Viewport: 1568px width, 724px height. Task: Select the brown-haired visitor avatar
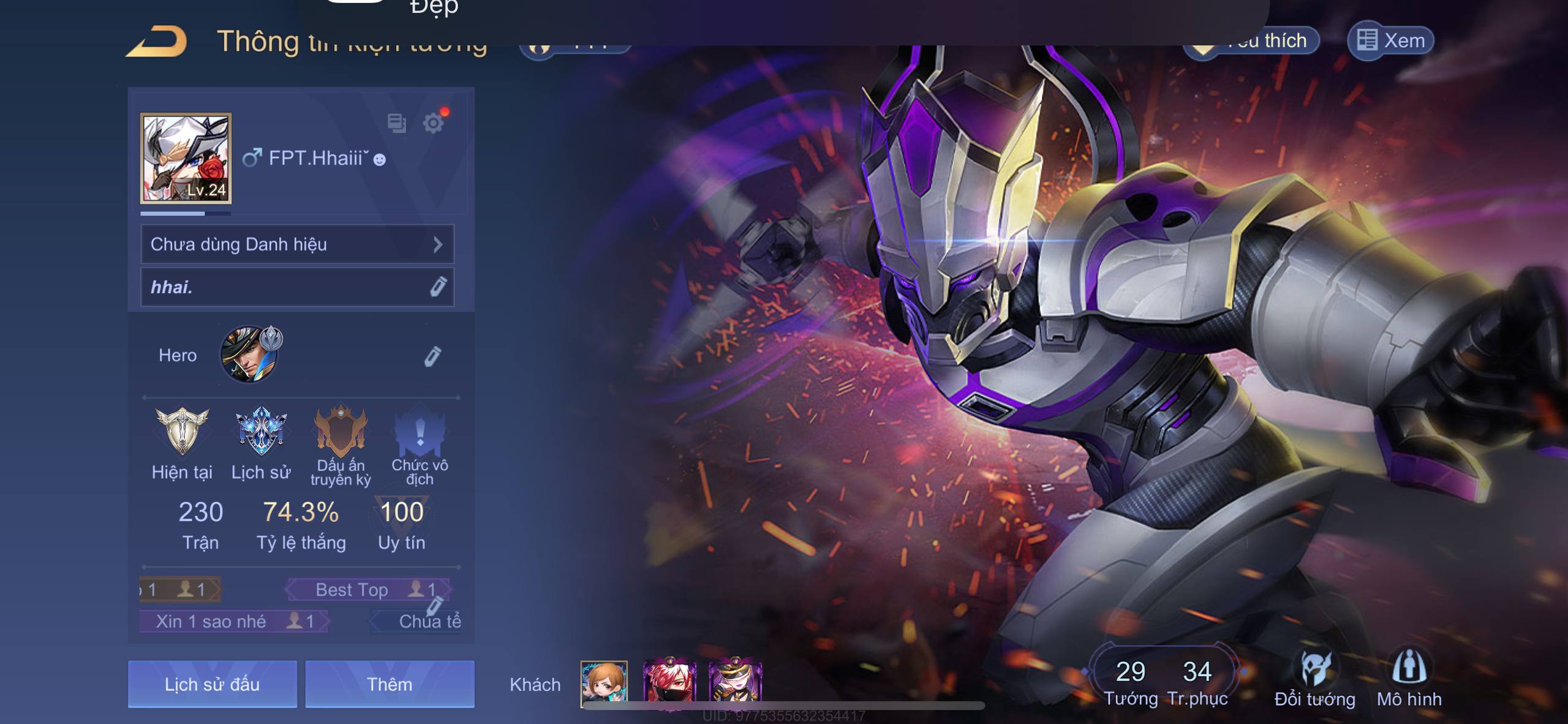[604, 682]
